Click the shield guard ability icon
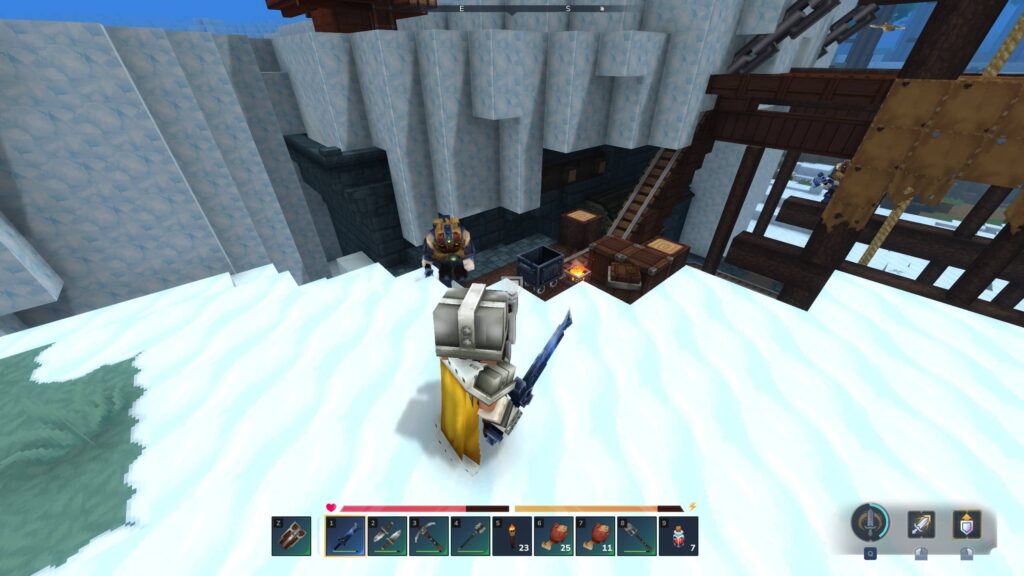This screenshot has height=576, width=1024. click(966, 524)
